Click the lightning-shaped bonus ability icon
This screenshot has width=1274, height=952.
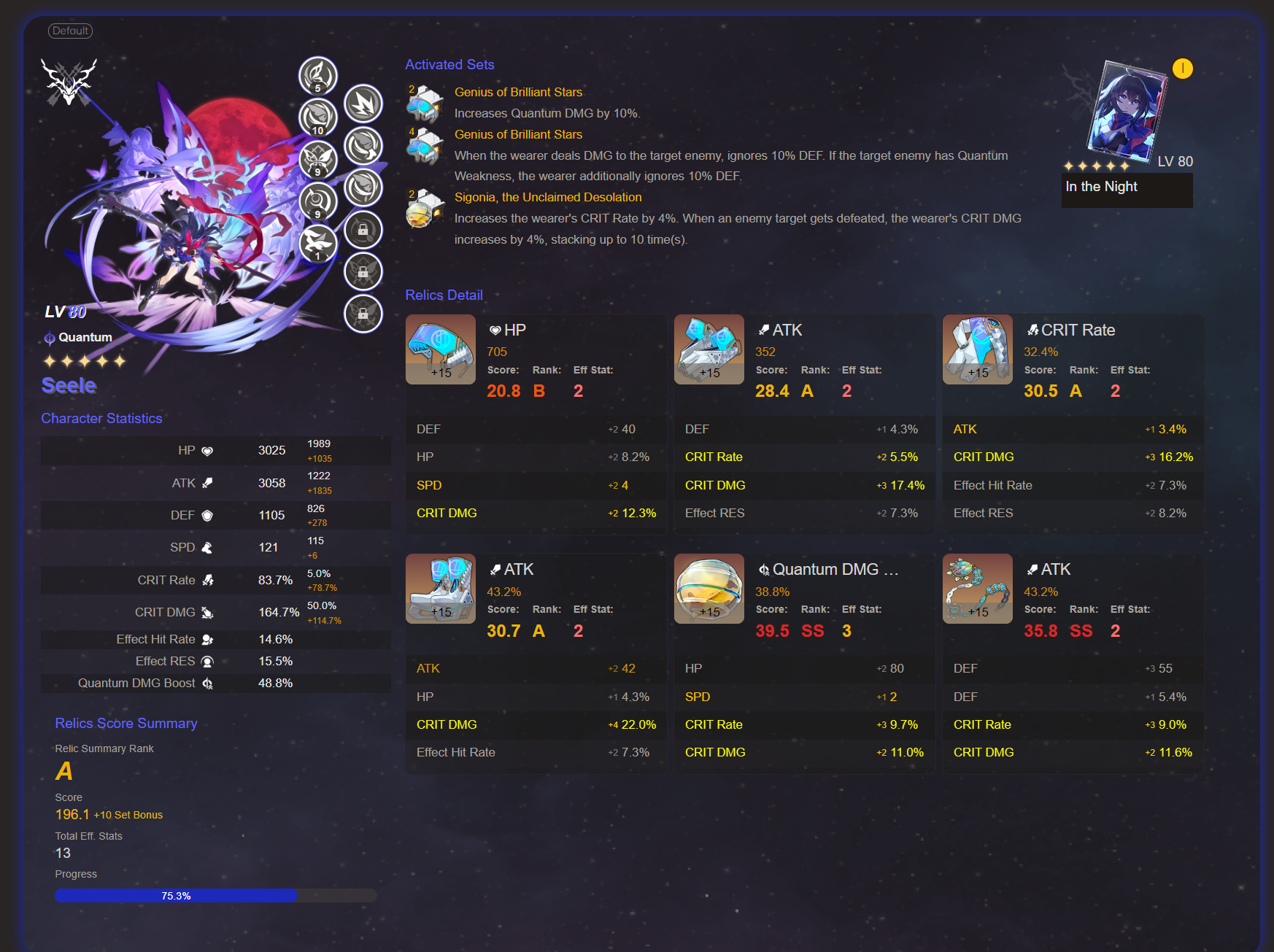(363, 104)
